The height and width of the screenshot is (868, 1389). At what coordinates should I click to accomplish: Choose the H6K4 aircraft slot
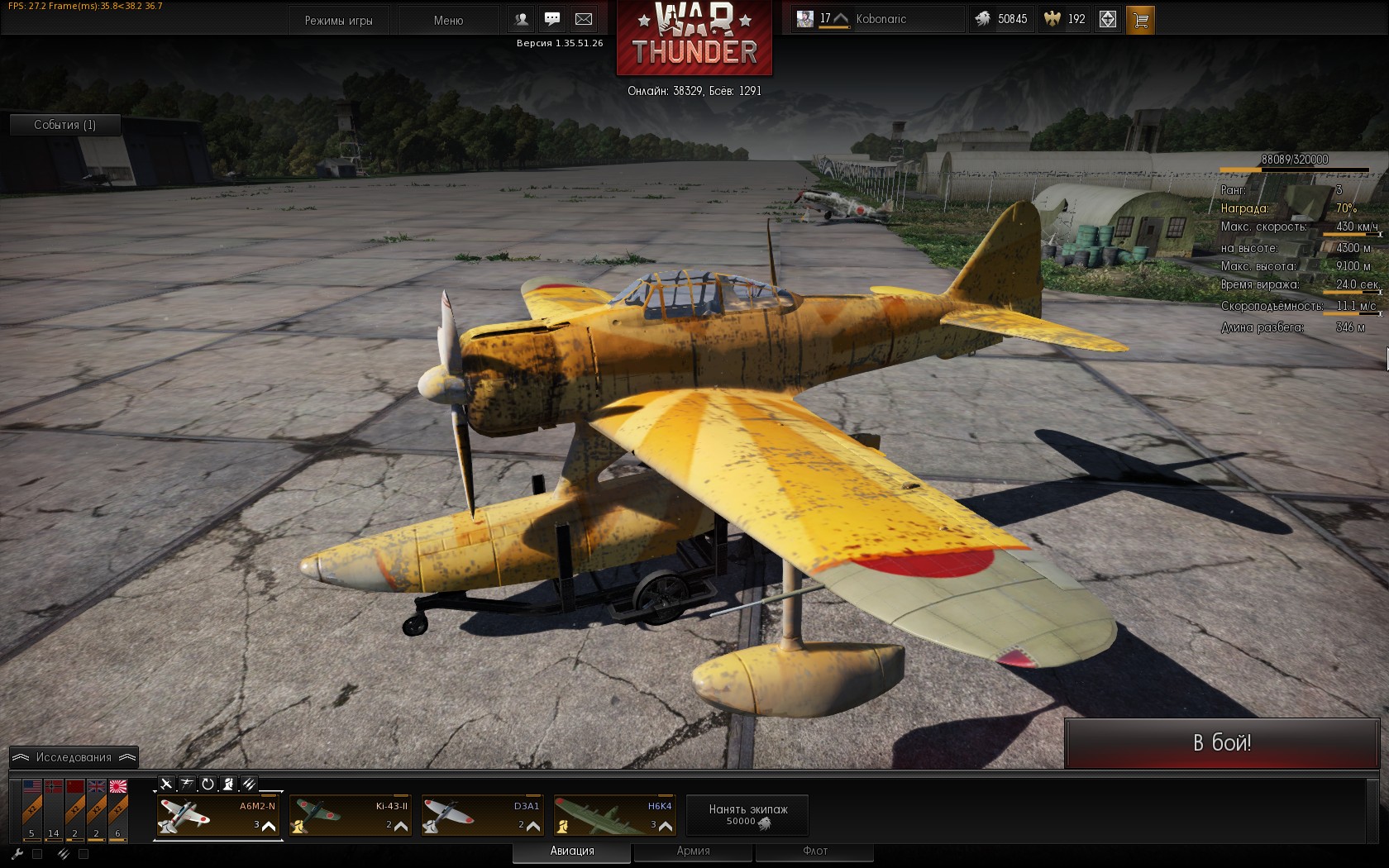pos(615,816)
